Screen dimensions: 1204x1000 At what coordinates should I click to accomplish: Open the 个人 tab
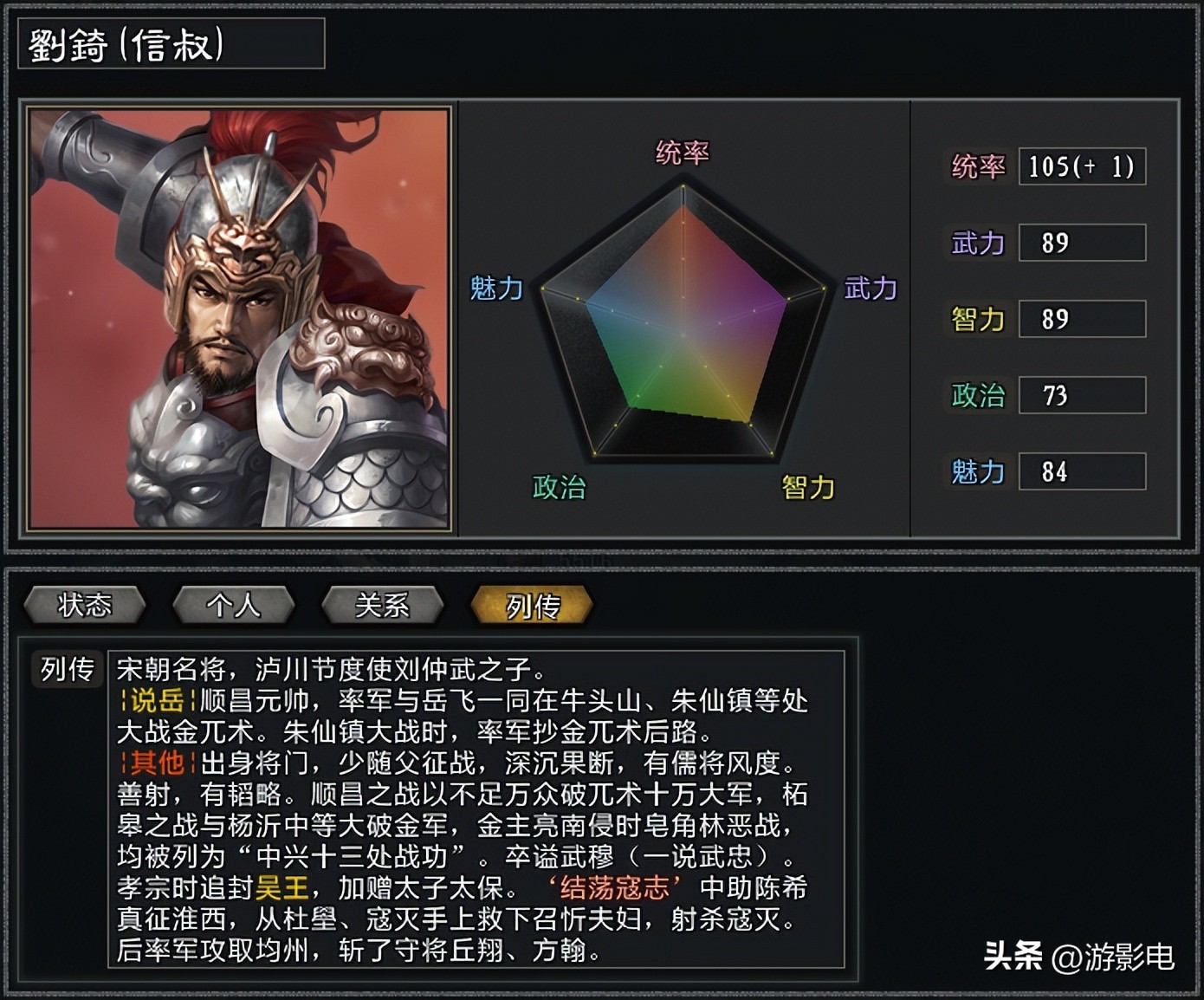pos(234,605)
